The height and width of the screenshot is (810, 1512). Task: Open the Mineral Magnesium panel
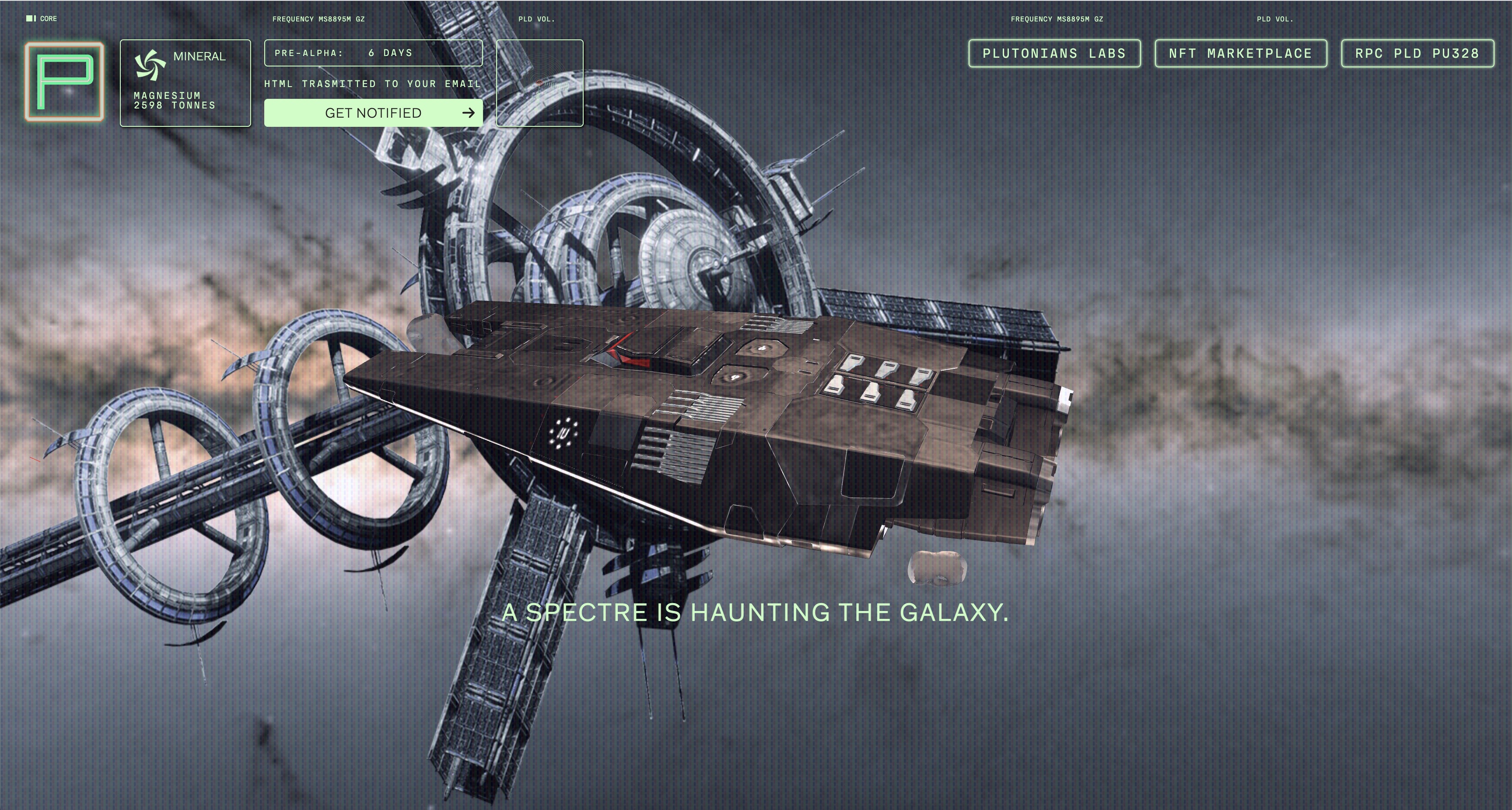185,83
